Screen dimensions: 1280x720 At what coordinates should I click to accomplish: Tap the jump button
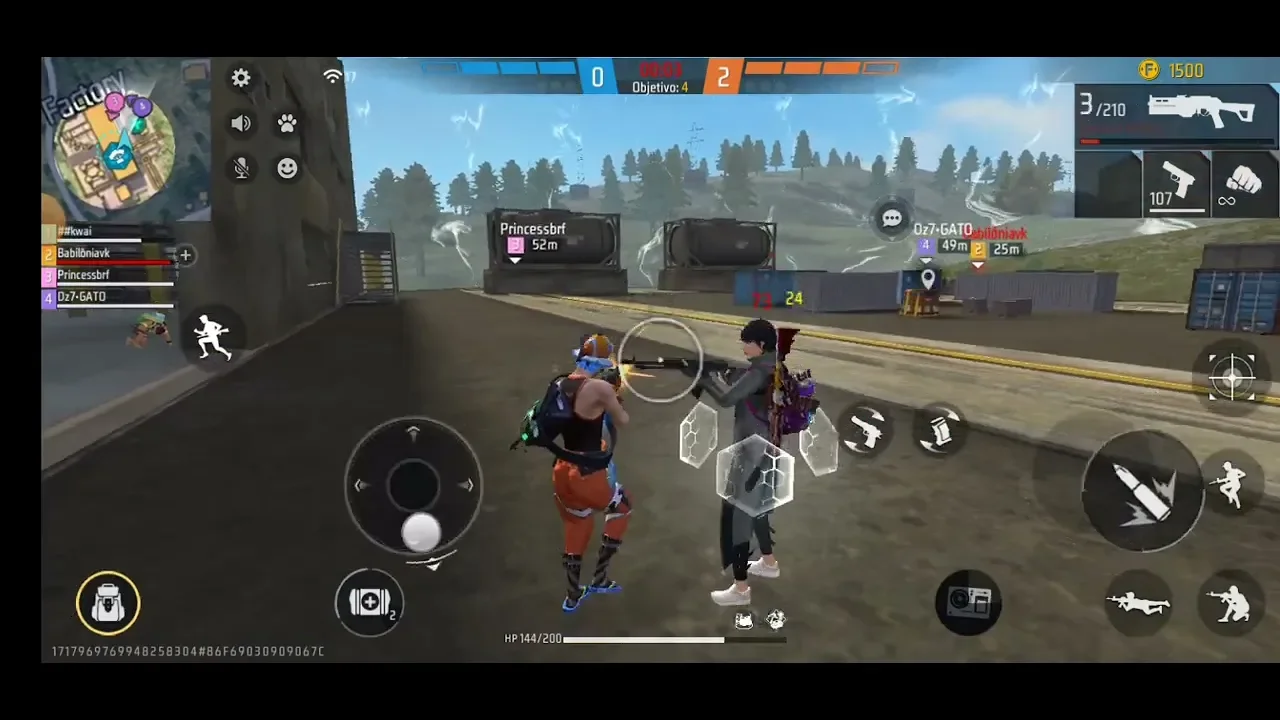(x=1229, y=485)
